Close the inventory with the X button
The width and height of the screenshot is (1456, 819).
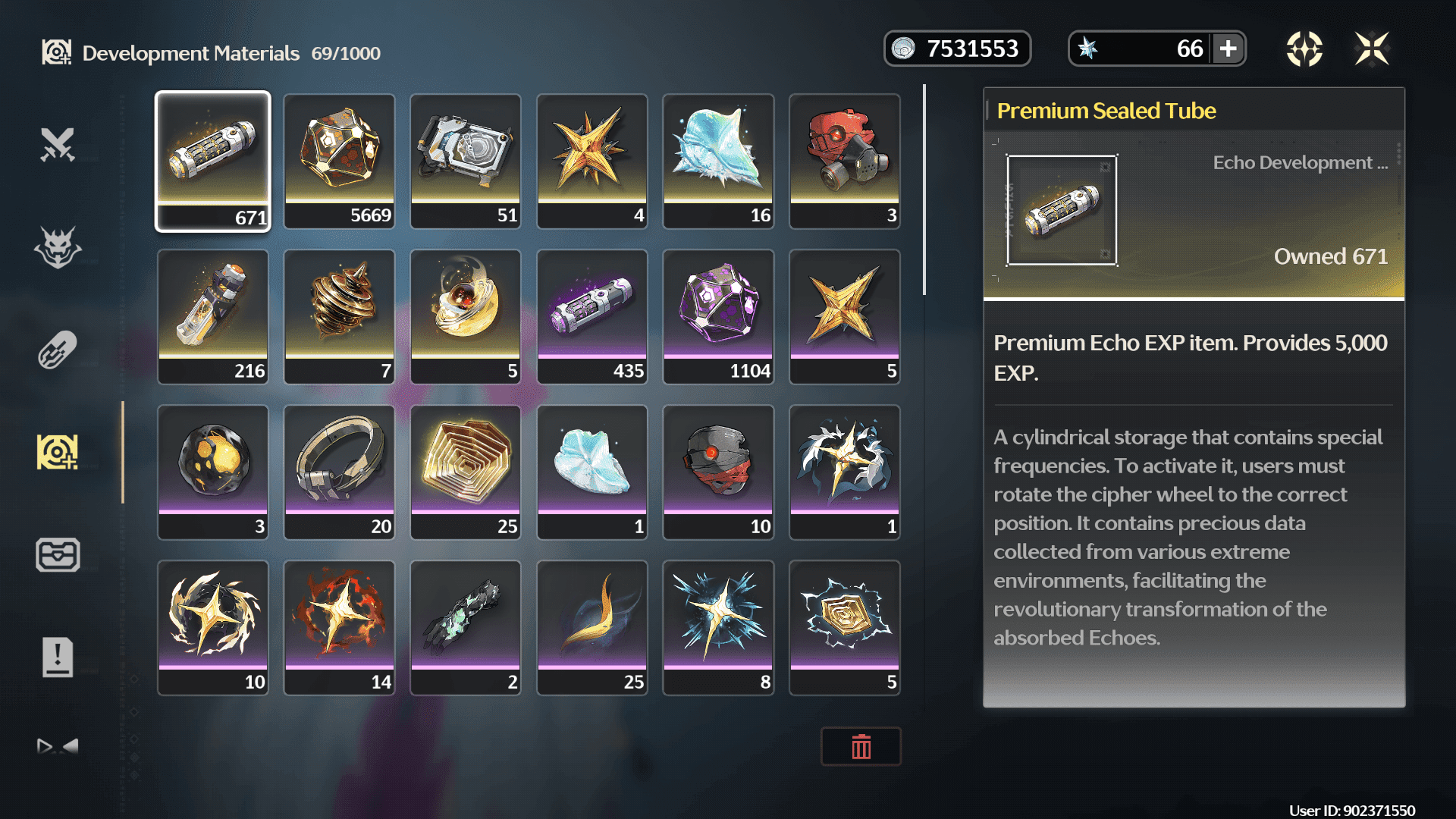(x=1372, y=49)
